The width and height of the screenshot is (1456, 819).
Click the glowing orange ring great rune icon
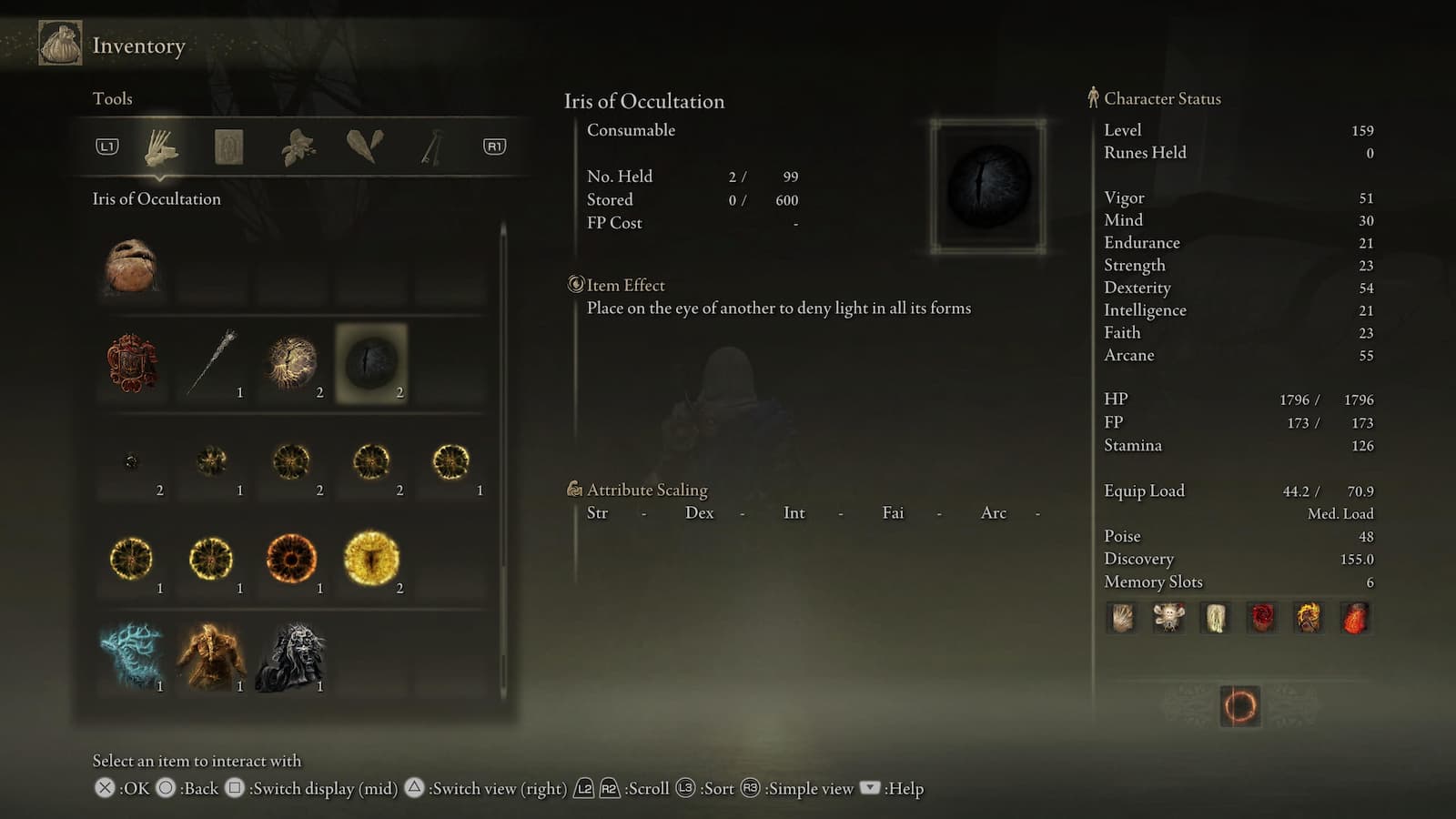click(1239, 706)
